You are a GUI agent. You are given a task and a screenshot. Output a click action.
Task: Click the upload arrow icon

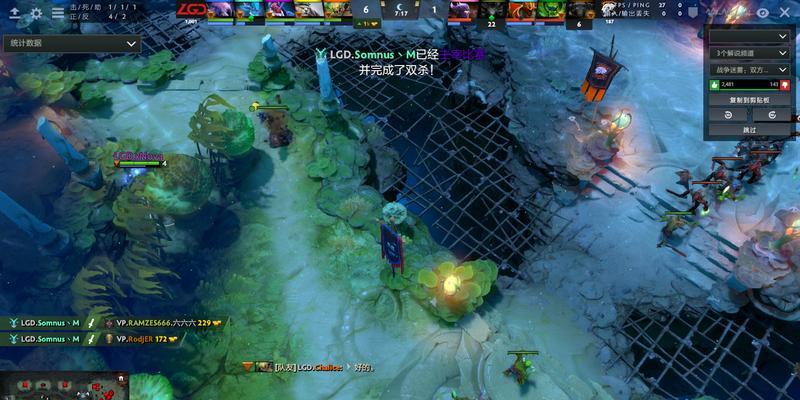14,13
